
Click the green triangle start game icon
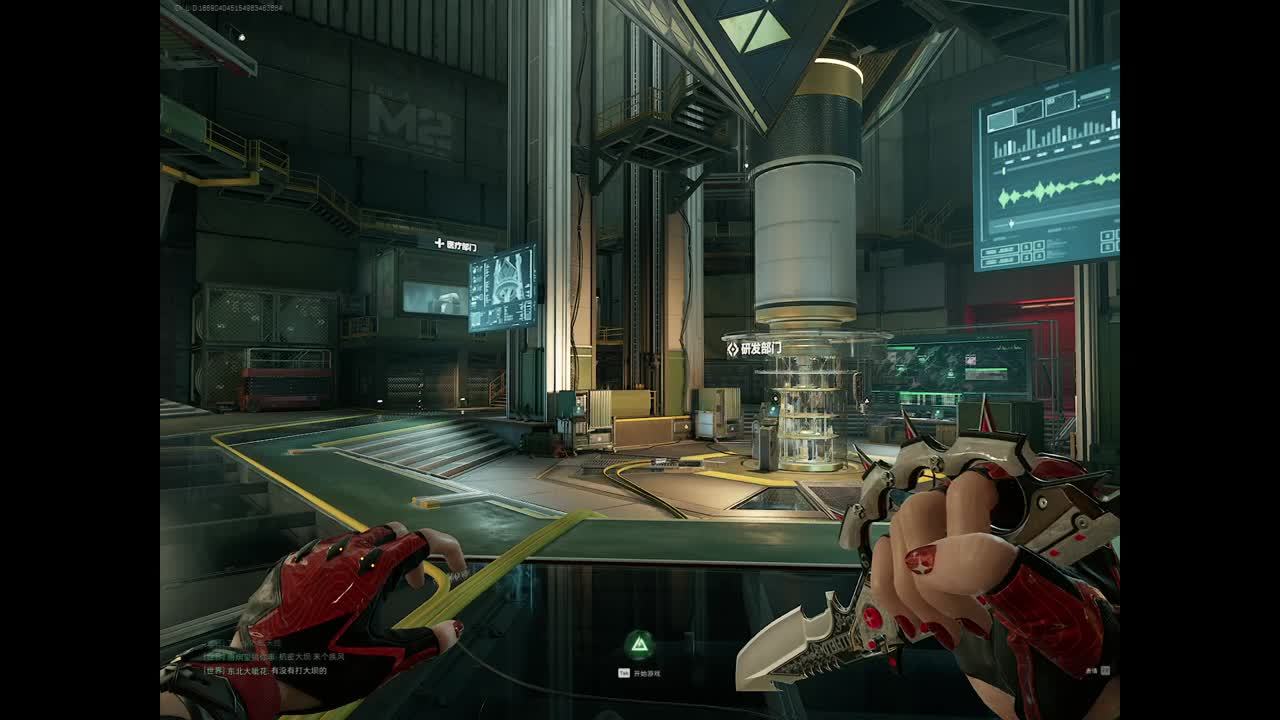coord(638,645)
